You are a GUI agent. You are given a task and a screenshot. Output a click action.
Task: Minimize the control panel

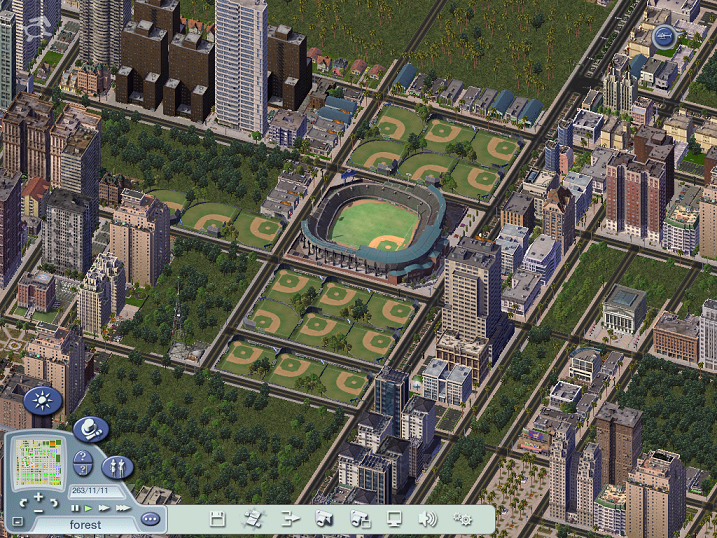point(17,521)
